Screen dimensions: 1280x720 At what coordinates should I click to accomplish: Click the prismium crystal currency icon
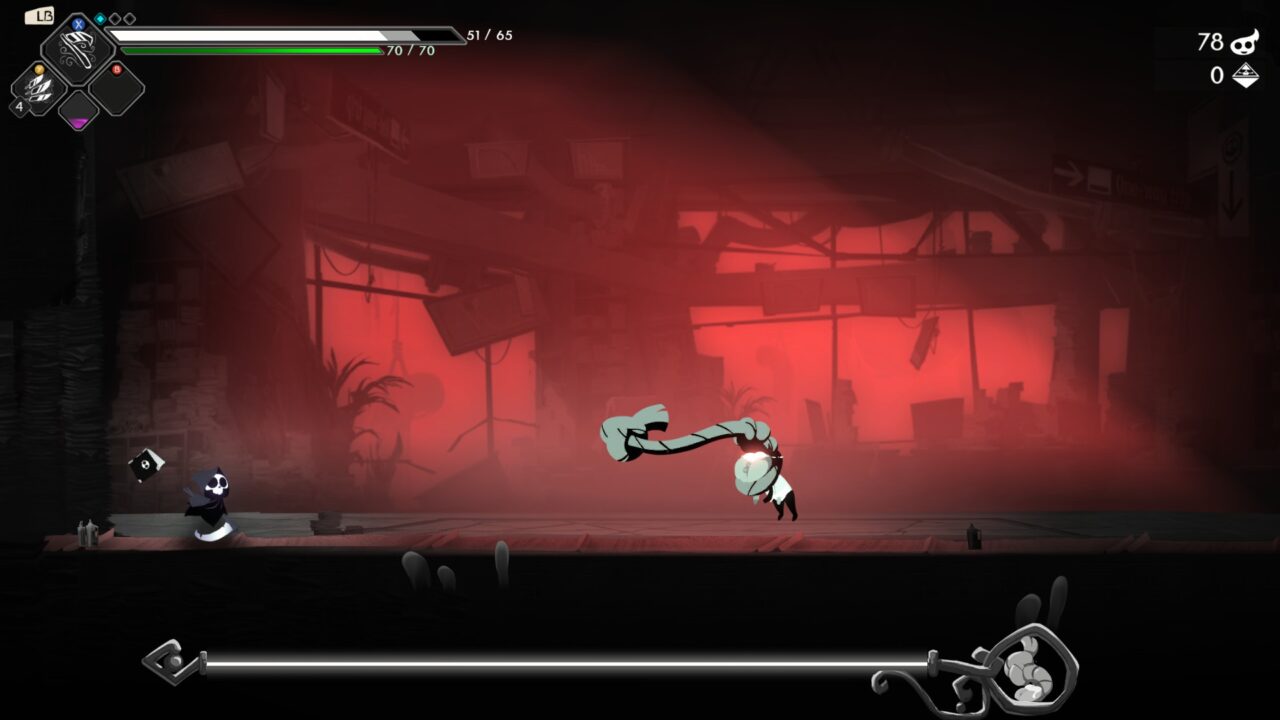pyautogui.click(x=1245, y=75)
